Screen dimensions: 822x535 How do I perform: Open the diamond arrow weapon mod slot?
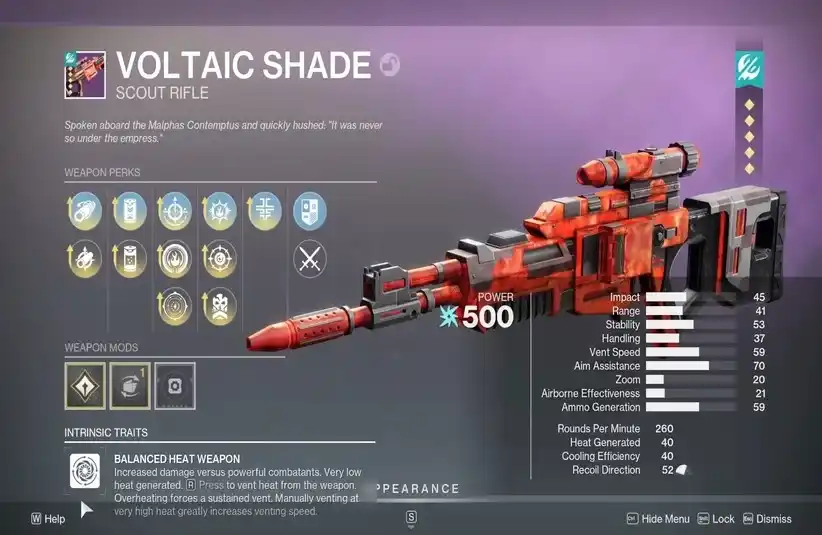84,386
